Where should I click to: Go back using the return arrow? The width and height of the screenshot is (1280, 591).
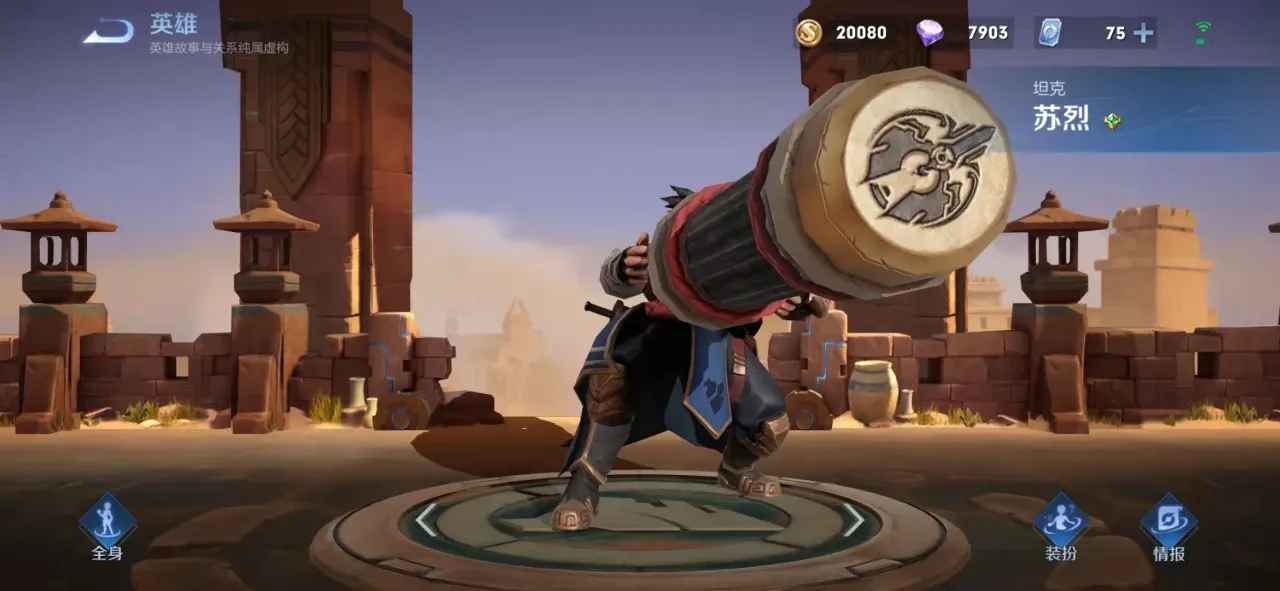[108, 33]
